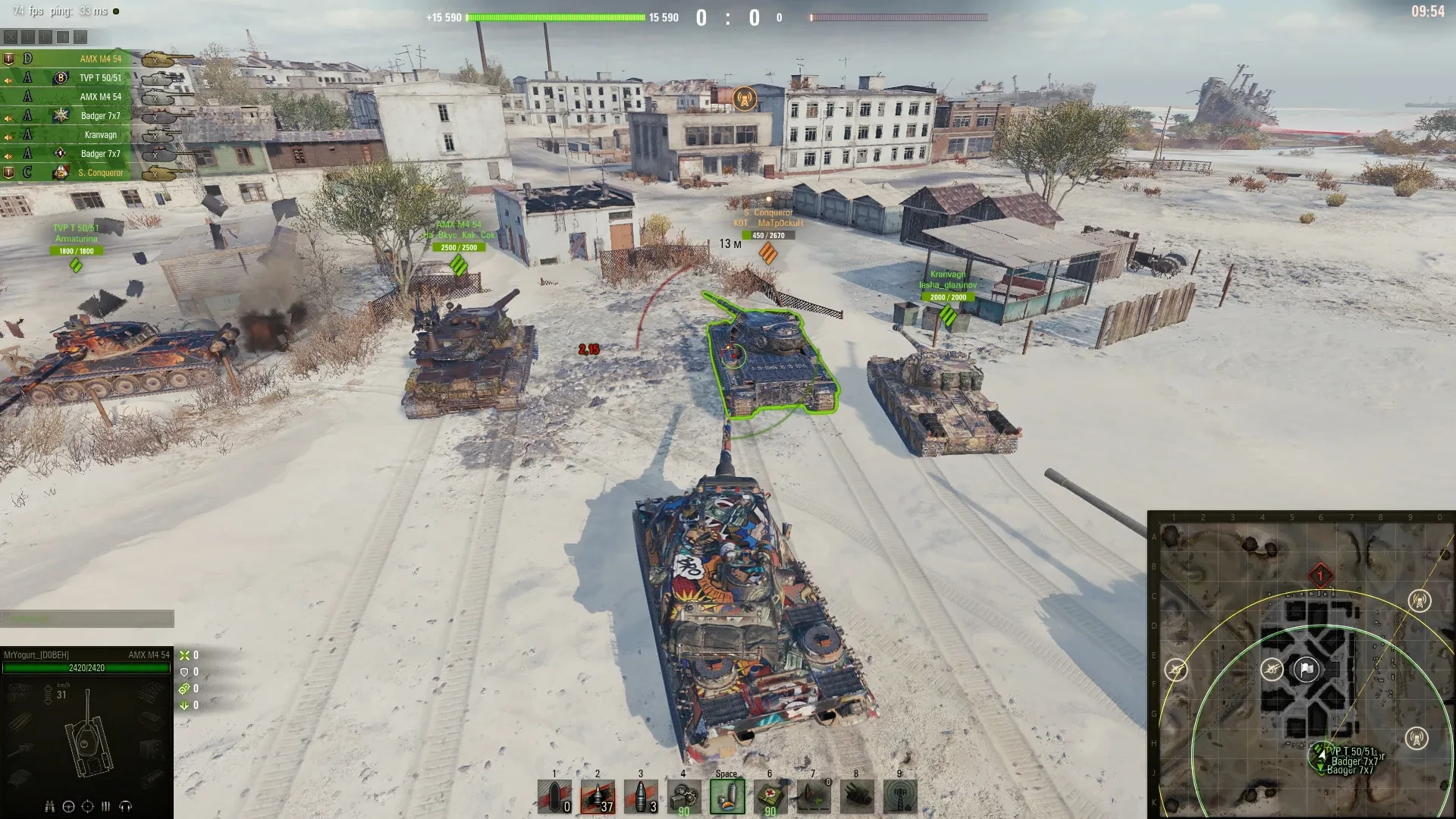Click the airplane marker at the minimap's west edge
Screen dimensions: 1456x819
(x=1176, y=670)
